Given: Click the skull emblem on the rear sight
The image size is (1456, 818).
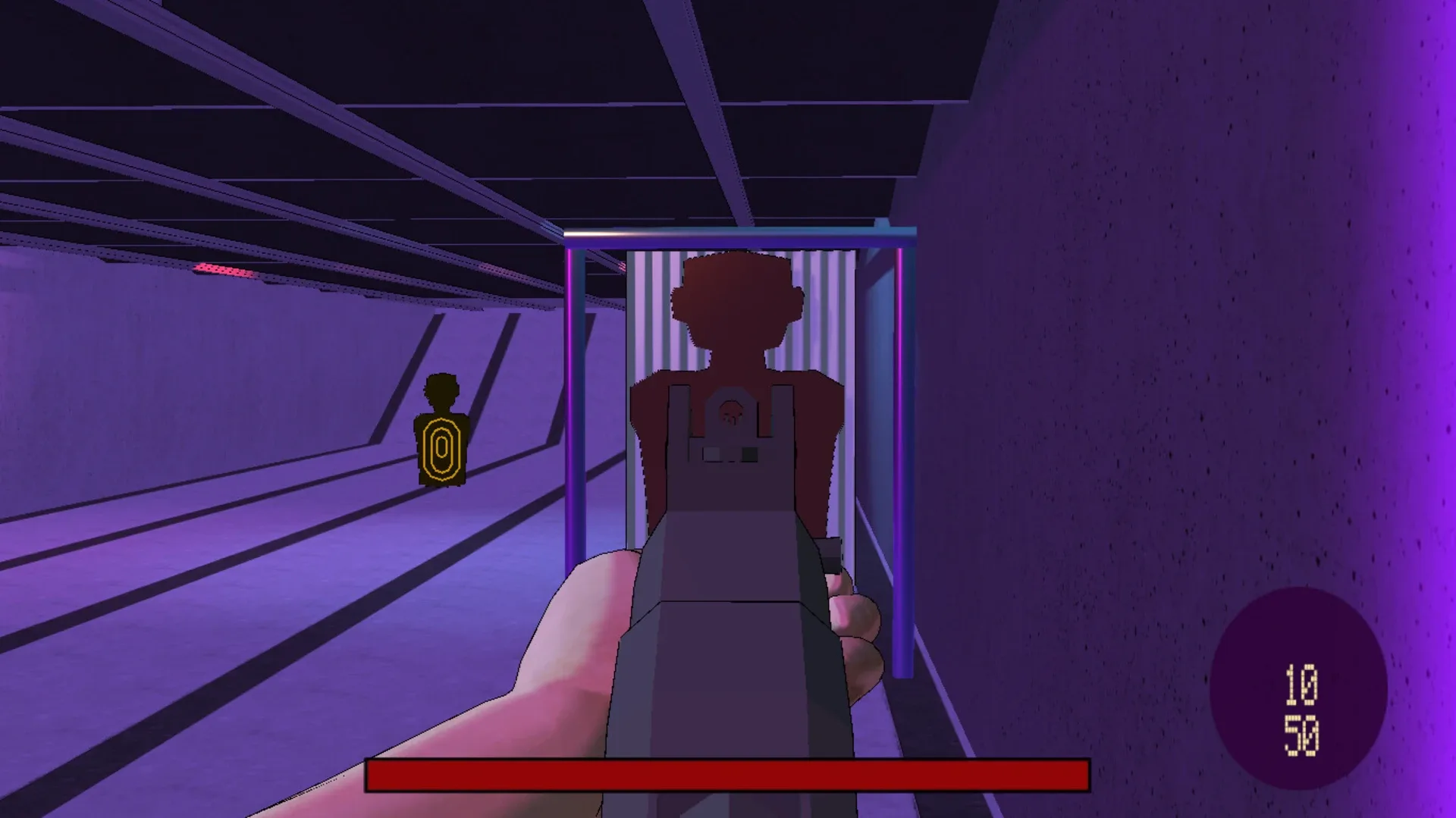Looking at the screenshot, I should click(x=730, y=415).
